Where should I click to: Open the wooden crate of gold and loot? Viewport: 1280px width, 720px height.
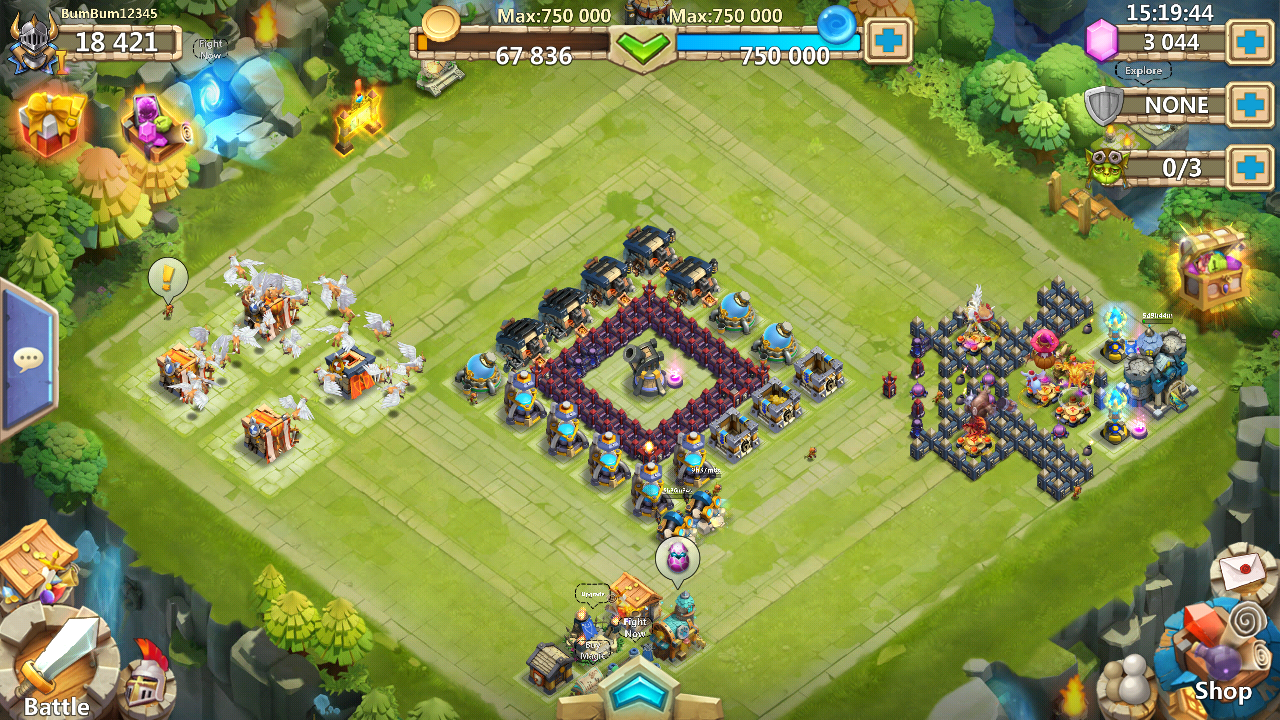click(x=36, y=561)
